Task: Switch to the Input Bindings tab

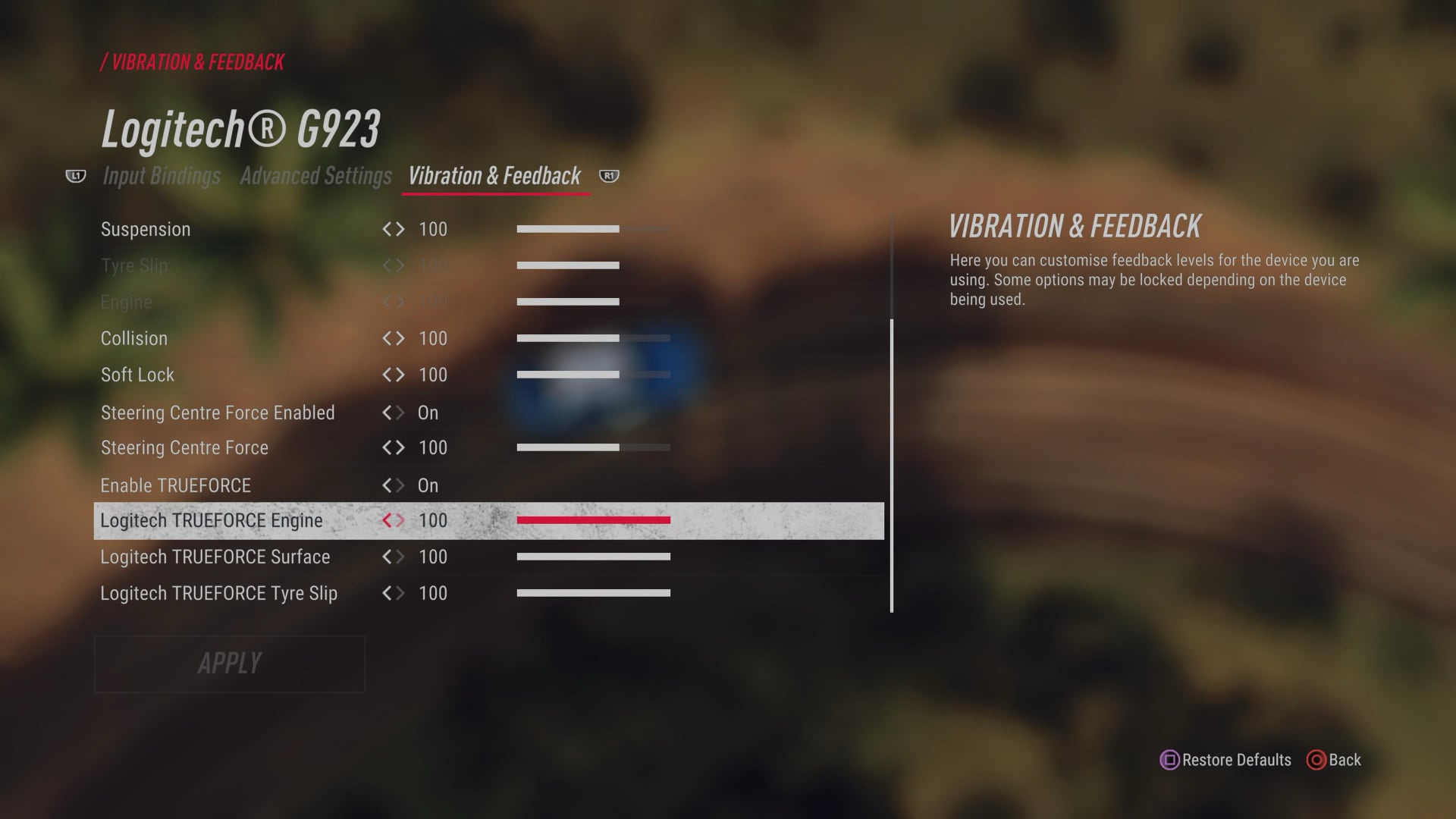Action: coord(162,176)
